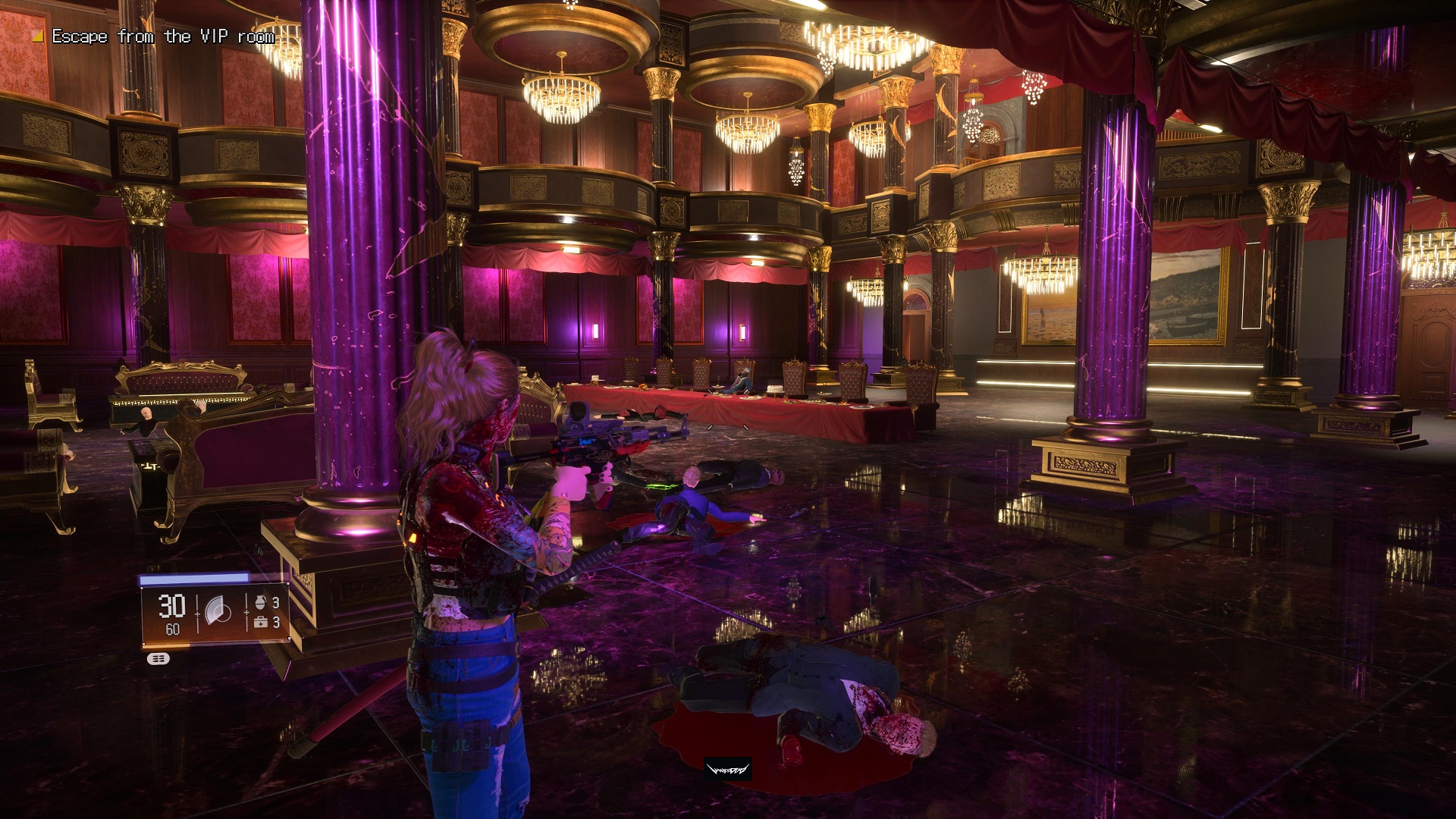Select the first-aid kit icon
The height and width of the screenshot is (819, 1456).
click(x=260, y=623)
